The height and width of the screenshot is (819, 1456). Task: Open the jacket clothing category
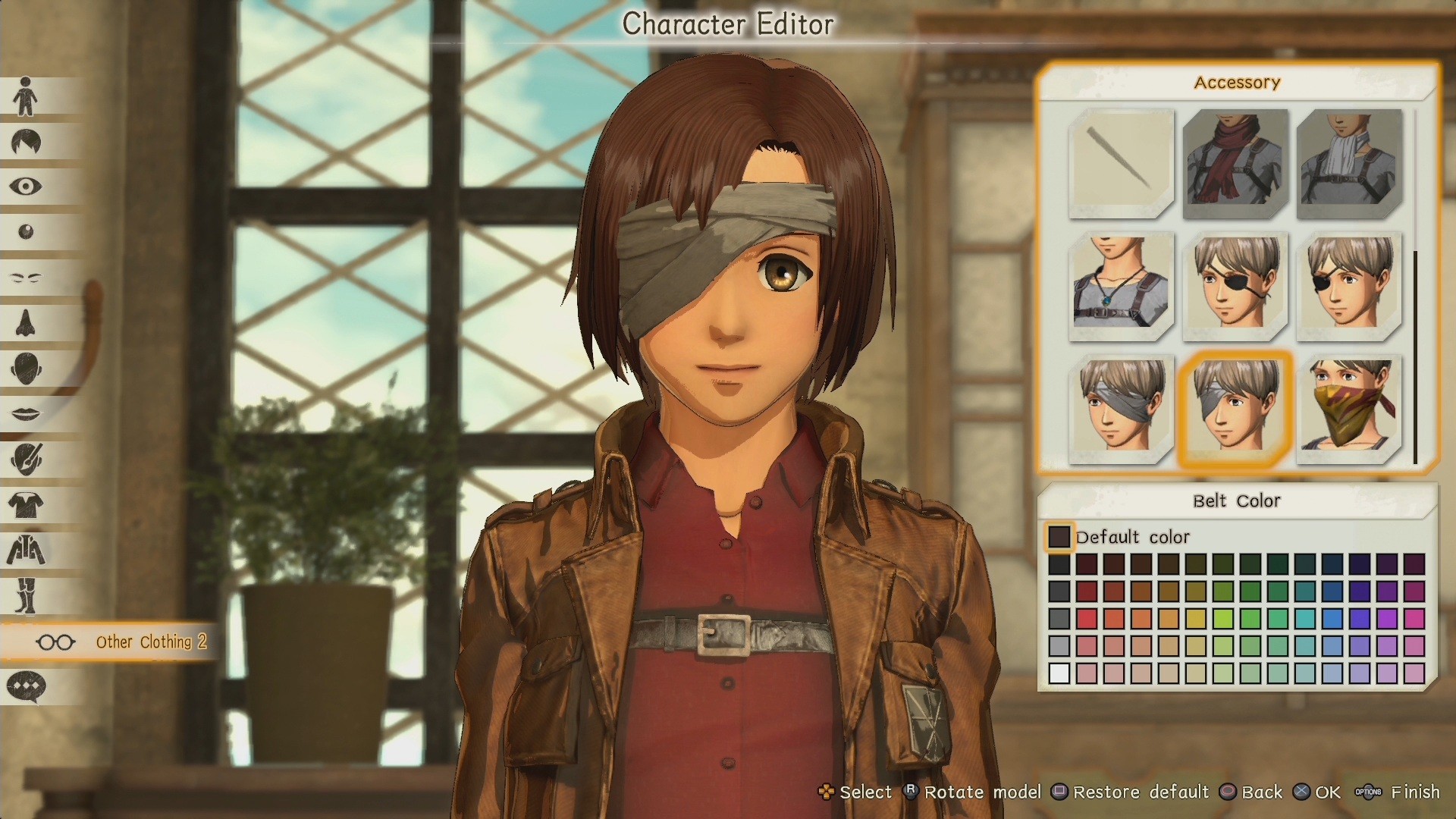(27, 550)
